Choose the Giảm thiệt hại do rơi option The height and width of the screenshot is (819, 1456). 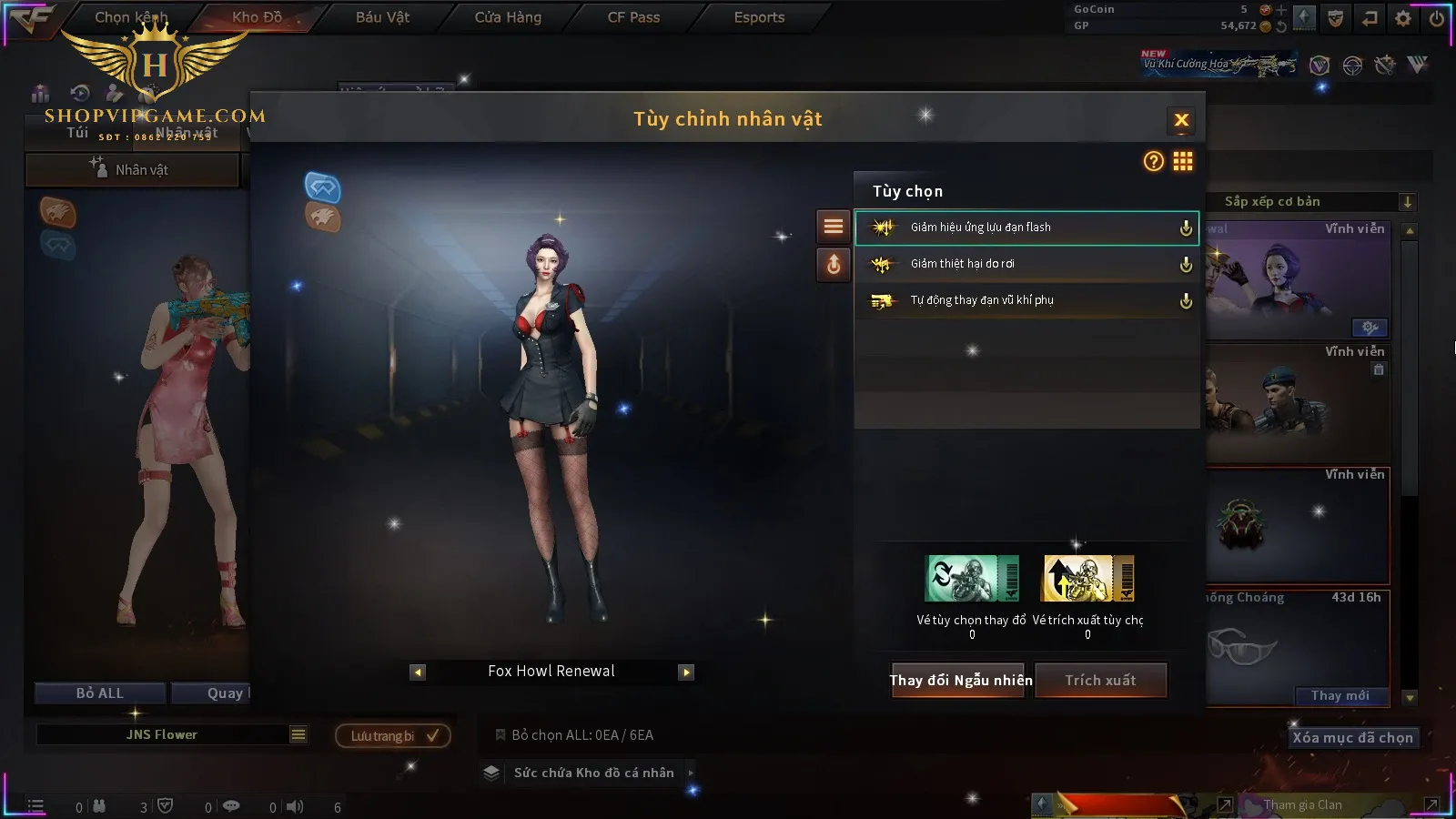tap(1026, 264)
